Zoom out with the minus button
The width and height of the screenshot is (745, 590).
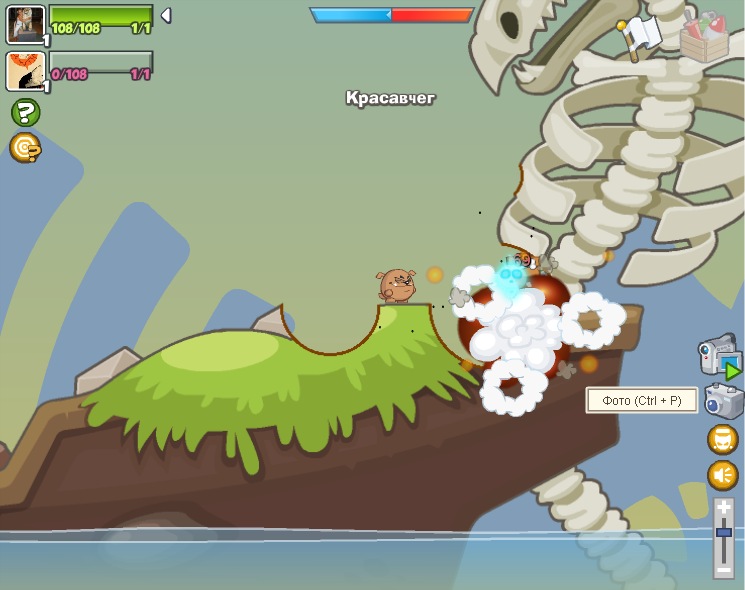click(723, 569)
